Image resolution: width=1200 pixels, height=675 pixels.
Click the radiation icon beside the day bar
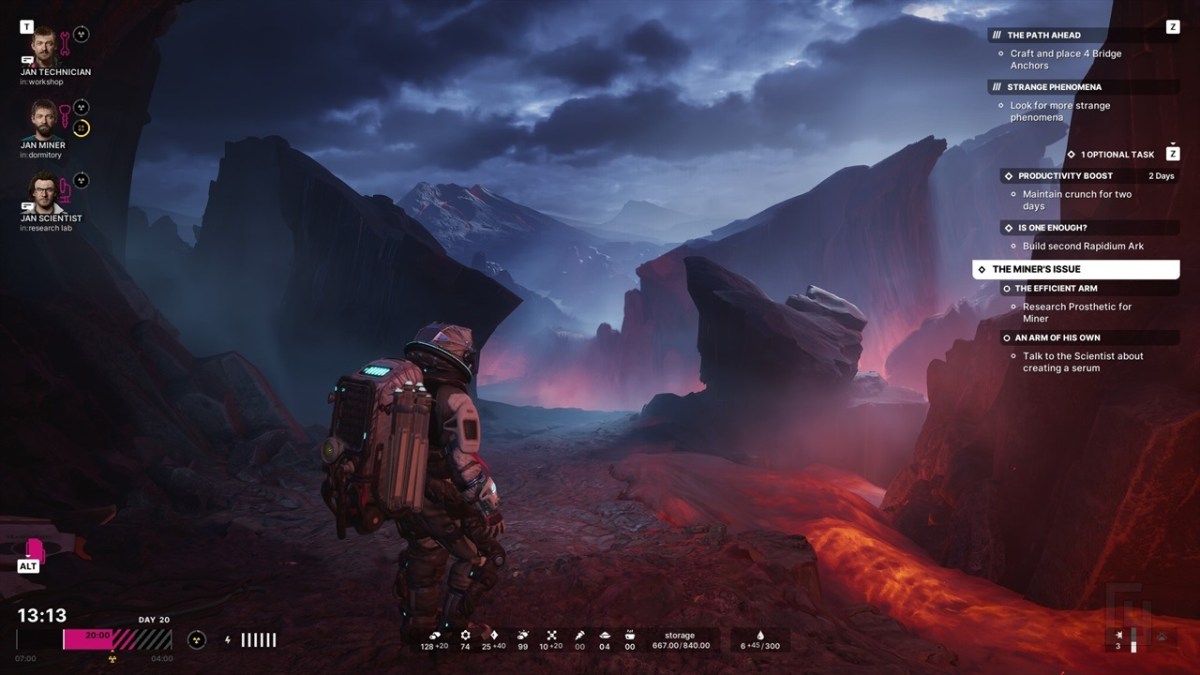point(197,640)
